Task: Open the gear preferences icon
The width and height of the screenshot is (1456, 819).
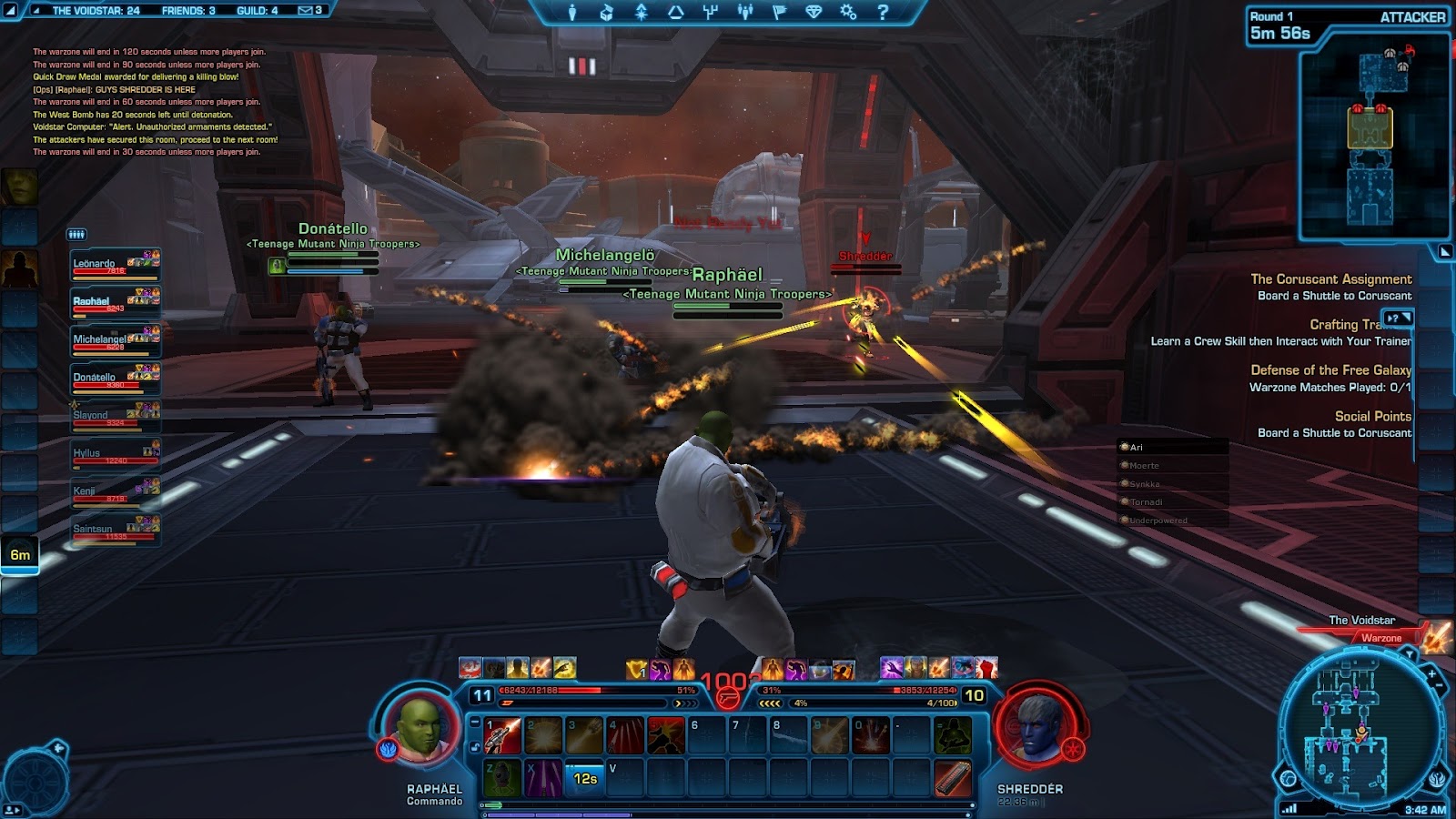Action: coord(848,13)
